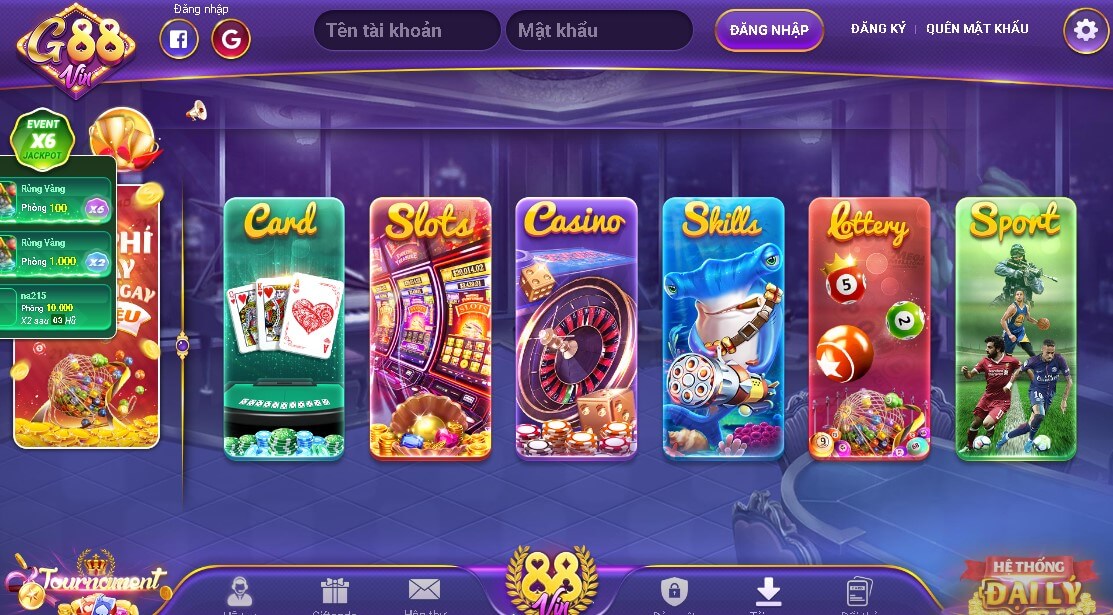Enter the Lottery category
This screenshot has width=1113, height=615.
[869, 328]
